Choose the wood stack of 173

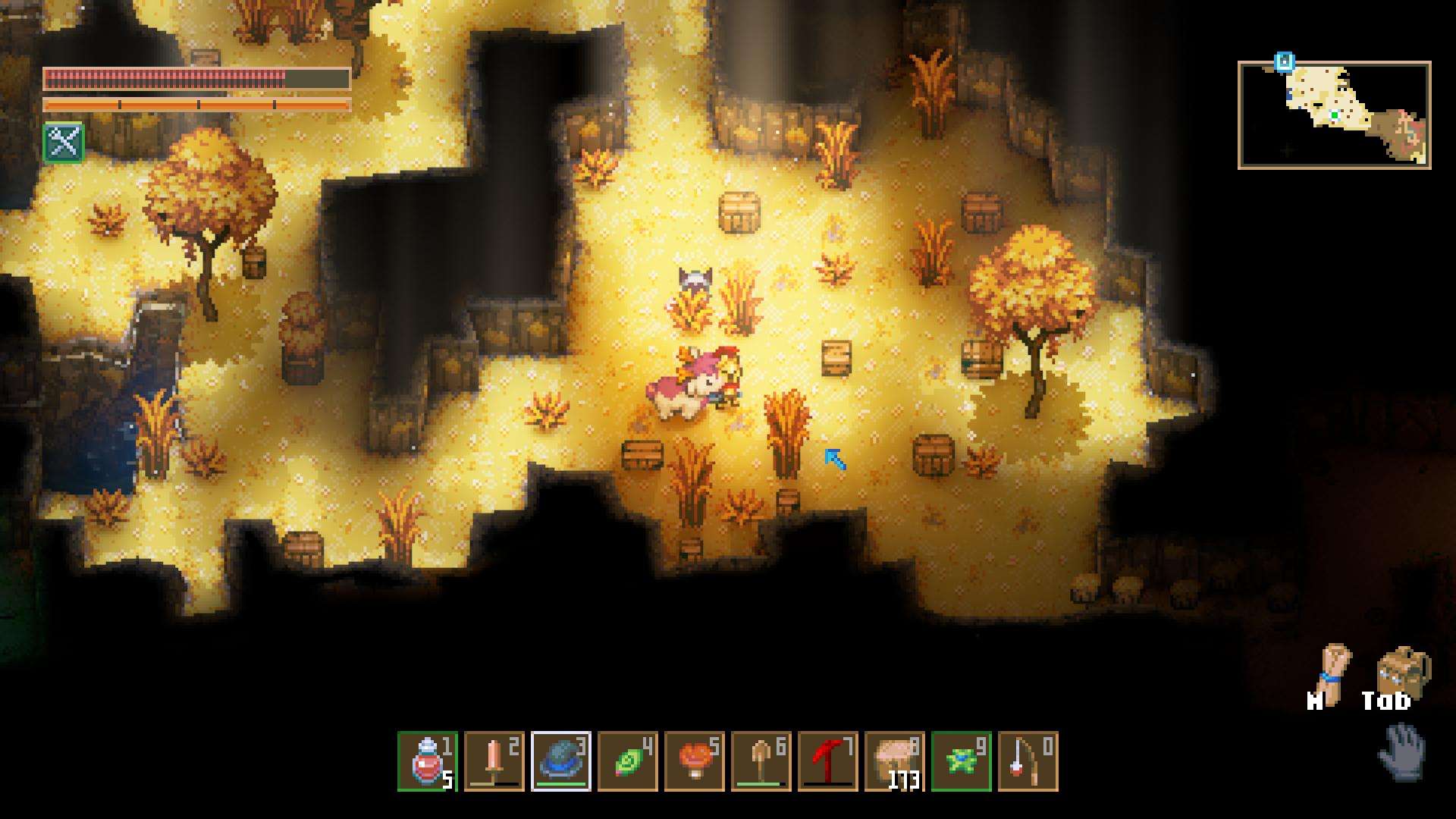[x=895, y=761]
